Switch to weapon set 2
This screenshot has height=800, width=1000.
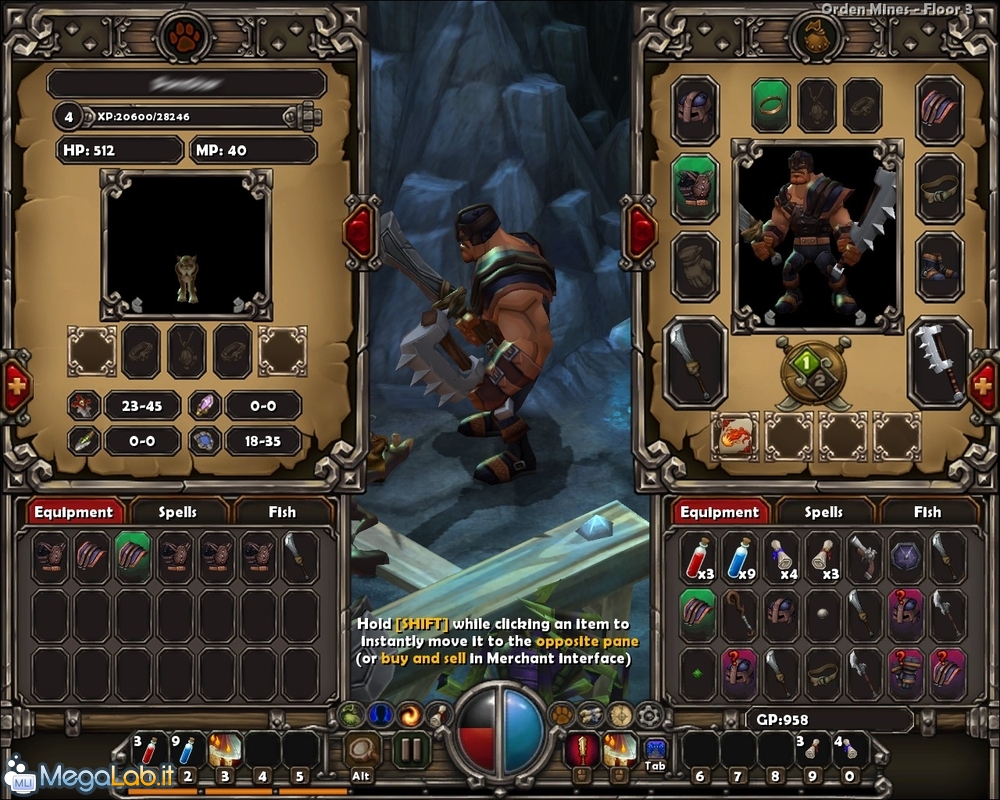click(820, 382)
